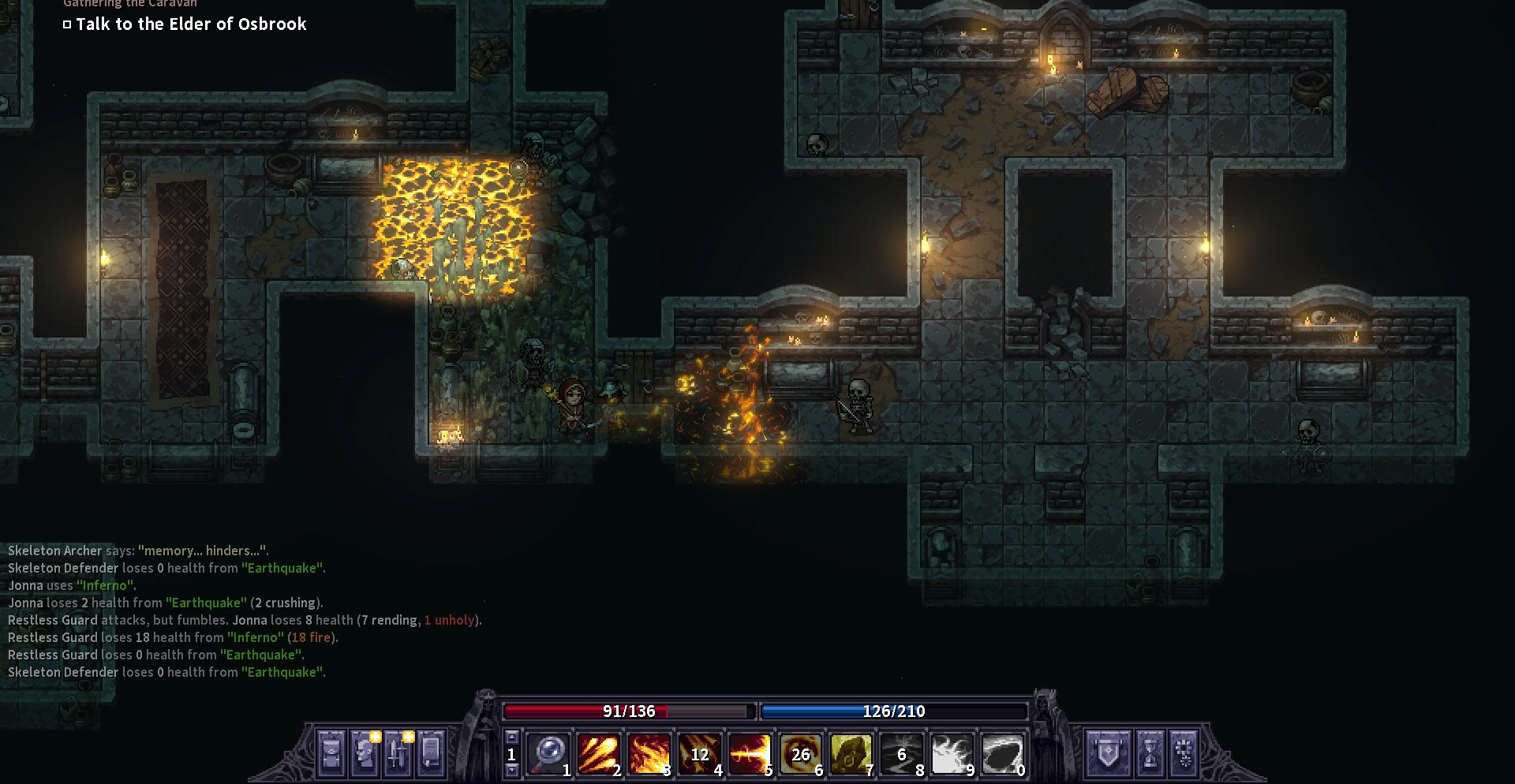Open the journal scroll button

(431, 753)
